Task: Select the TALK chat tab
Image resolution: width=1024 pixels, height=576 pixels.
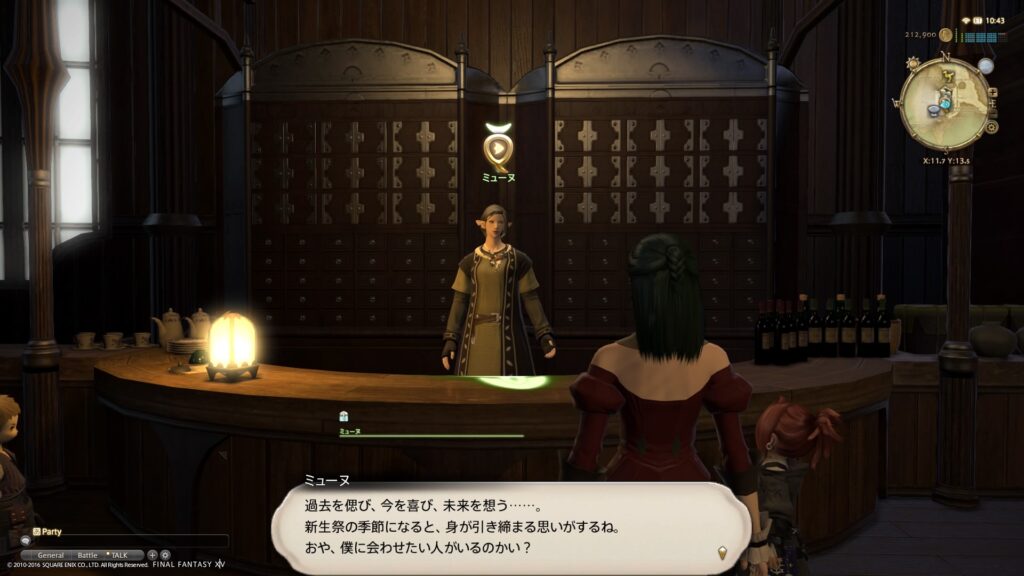Action: tap(119, 554)
